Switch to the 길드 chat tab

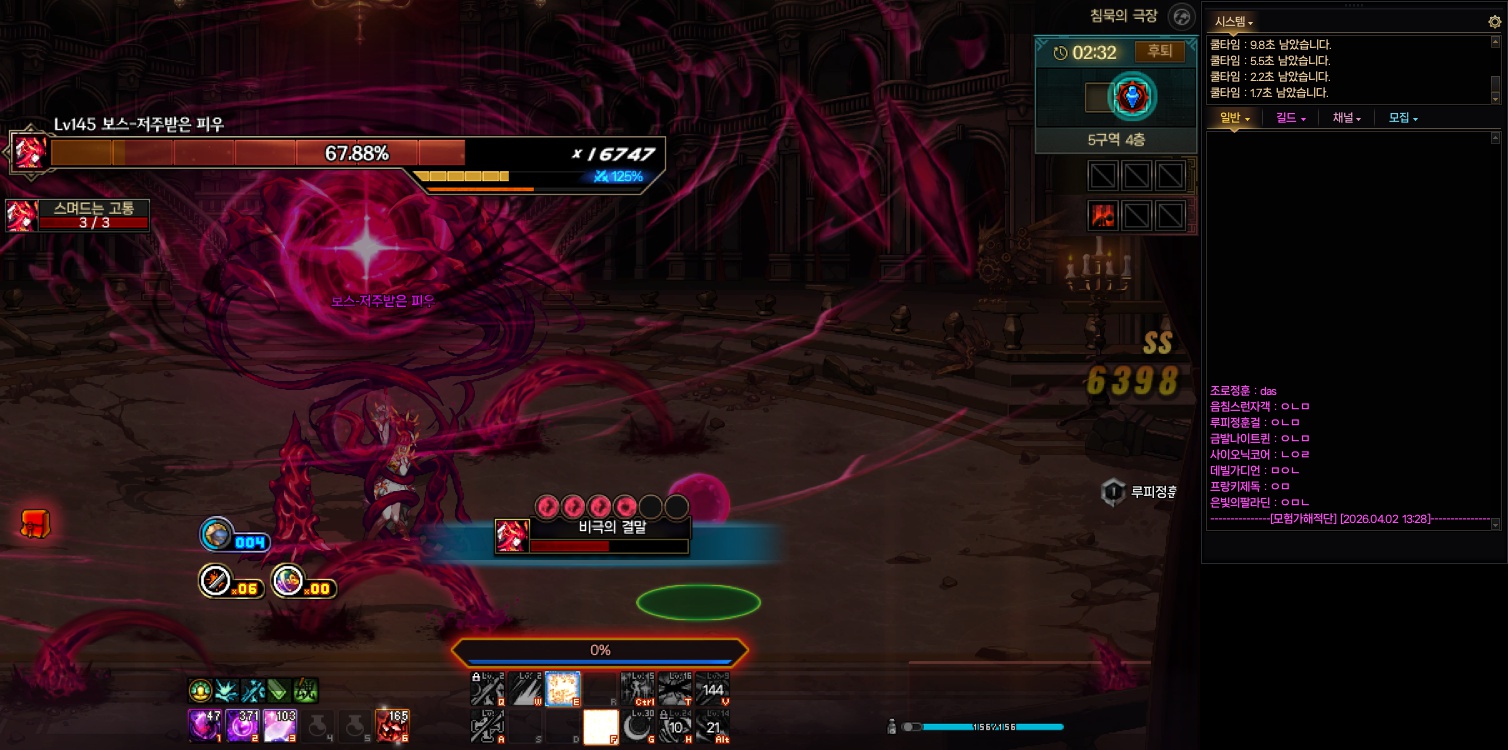coord(1291,118)
